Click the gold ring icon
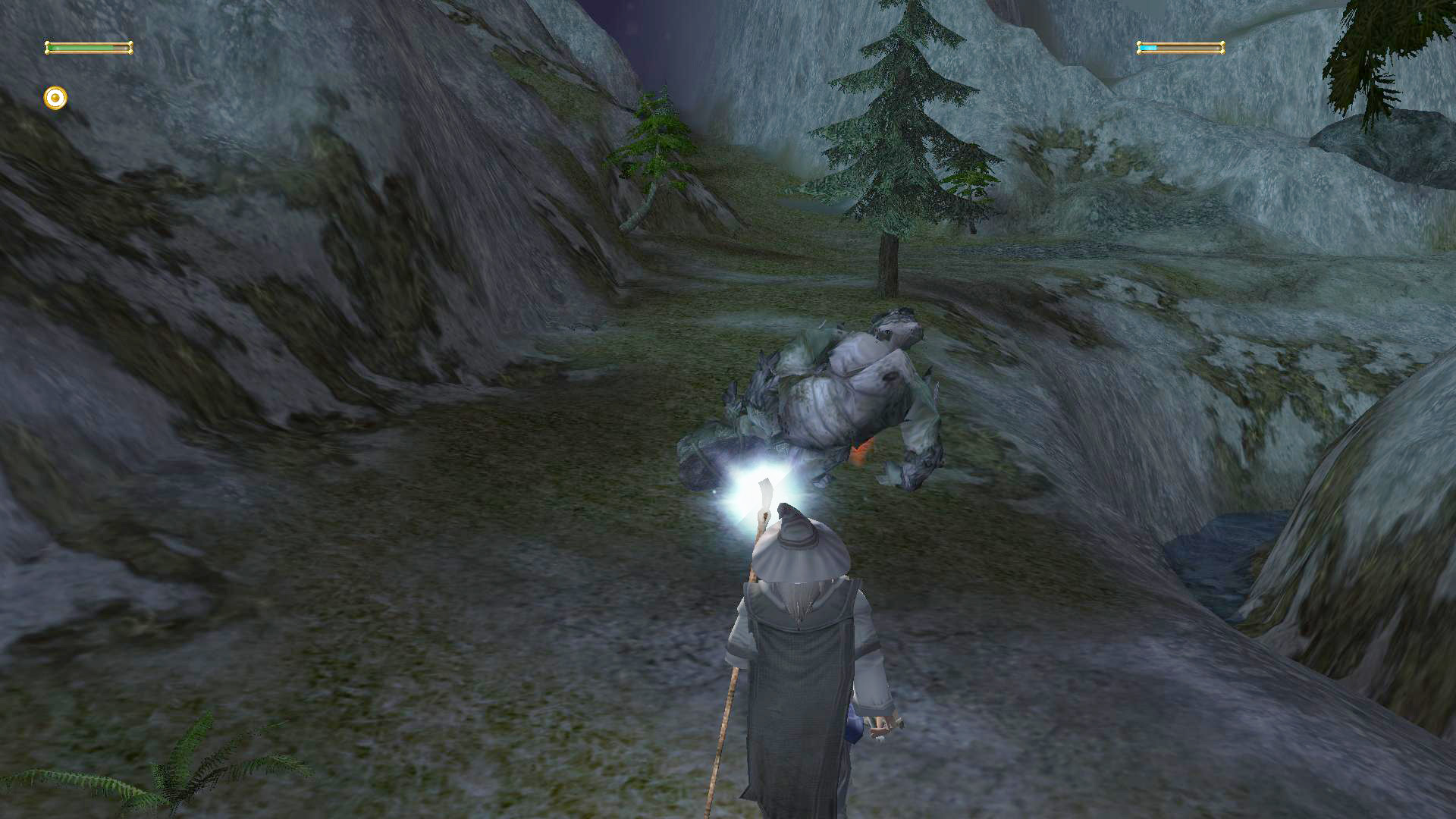 click(x=55, y=98)
